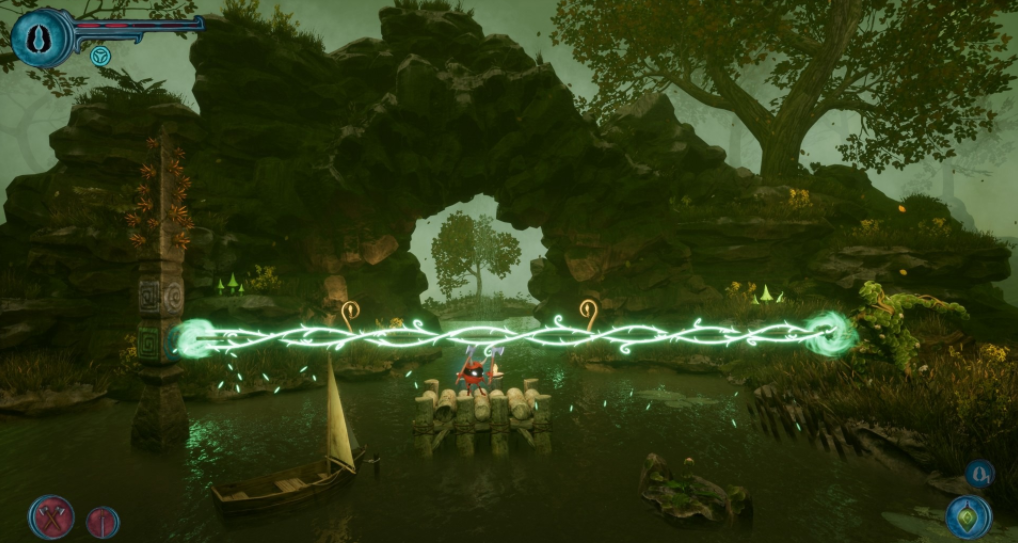This screenshot has height=543, width=1018.
Task: Click the small blue droplet counter icon
Action: click(x=979, y=473)
